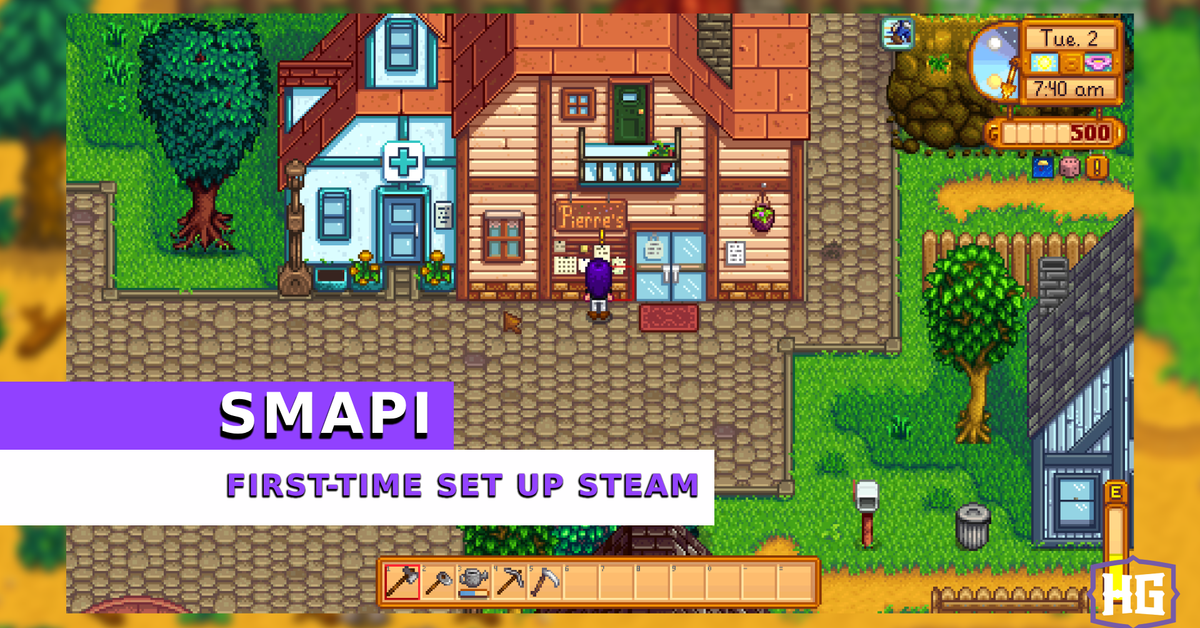Click the pink dice icon
This screenshot has width=1200, height=628.
pos(1070,166)
